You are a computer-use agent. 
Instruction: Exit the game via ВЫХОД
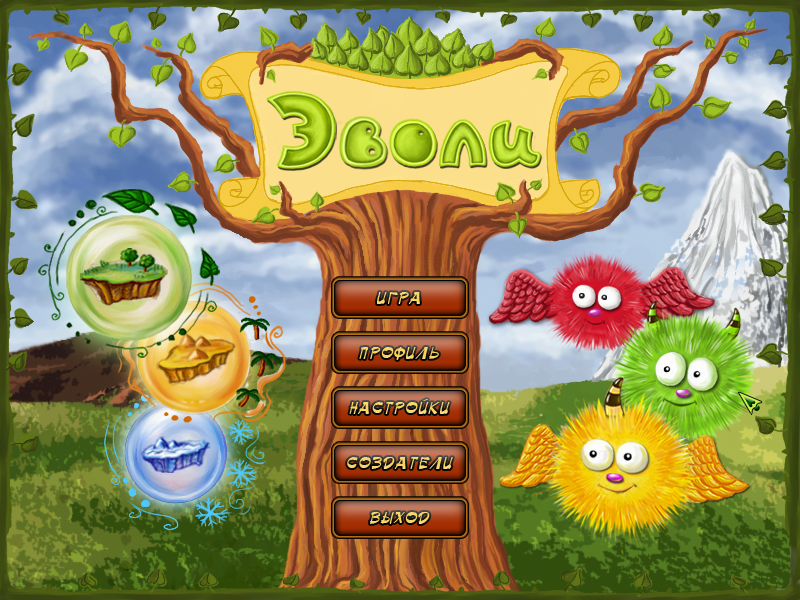(399, 518)
